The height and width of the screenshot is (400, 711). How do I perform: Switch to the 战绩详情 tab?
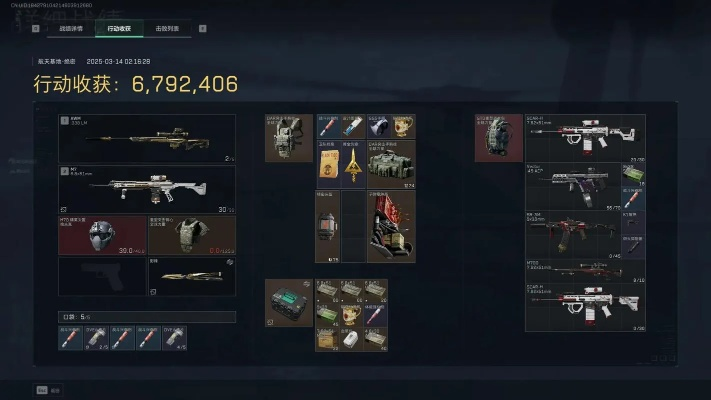(72, 28)
